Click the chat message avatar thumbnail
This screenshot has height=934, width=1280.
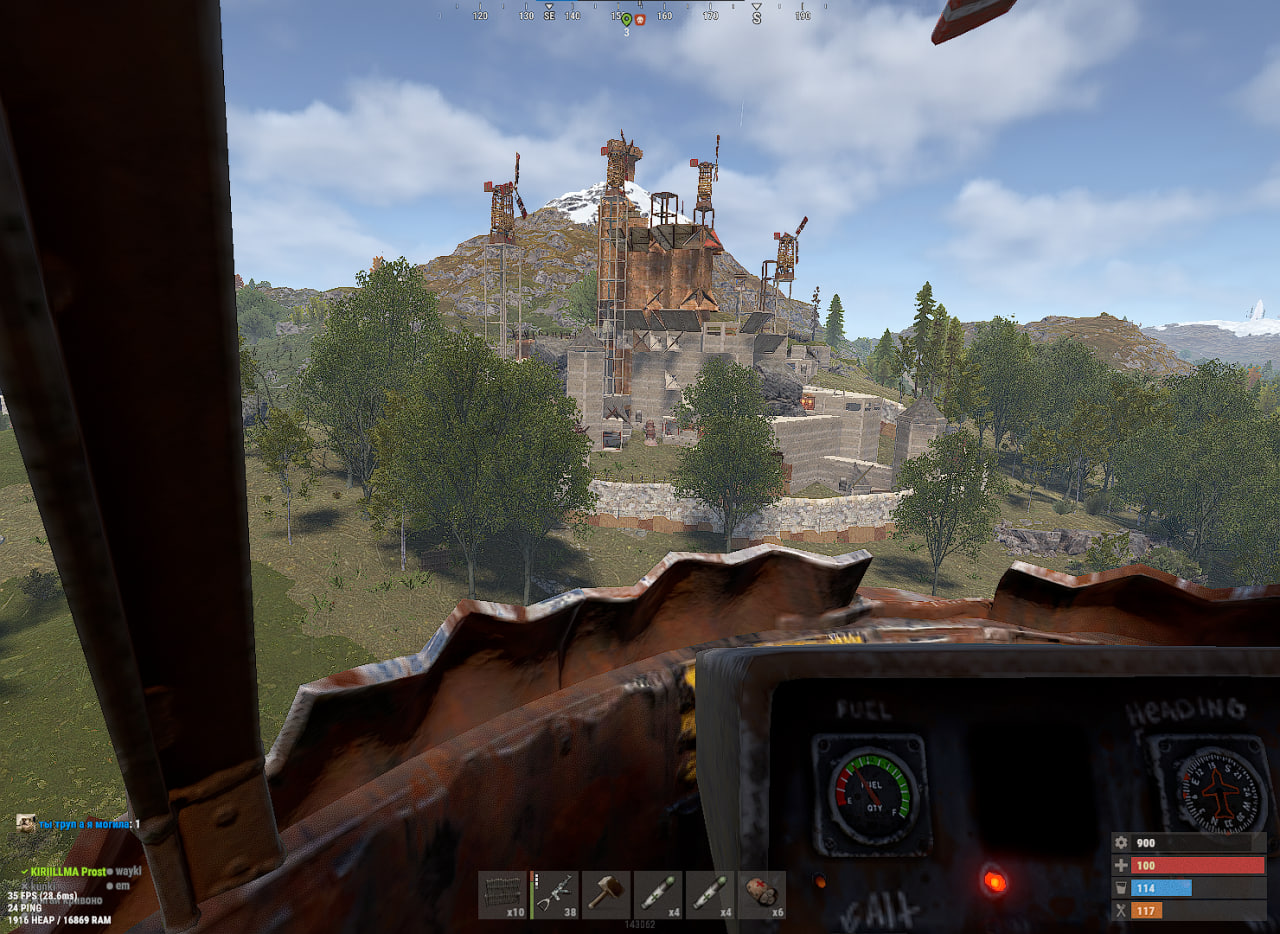pyautogui.click(x=26, y=823)
